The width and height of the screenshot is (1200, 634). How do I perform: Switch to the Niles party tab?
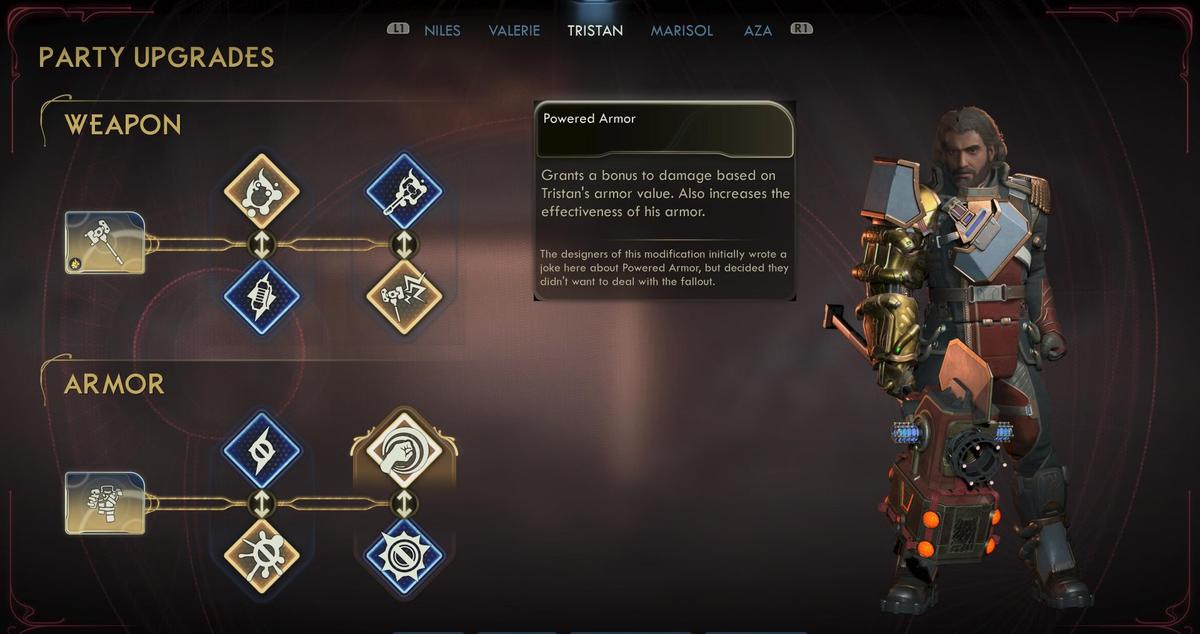(x=442, y=30)
